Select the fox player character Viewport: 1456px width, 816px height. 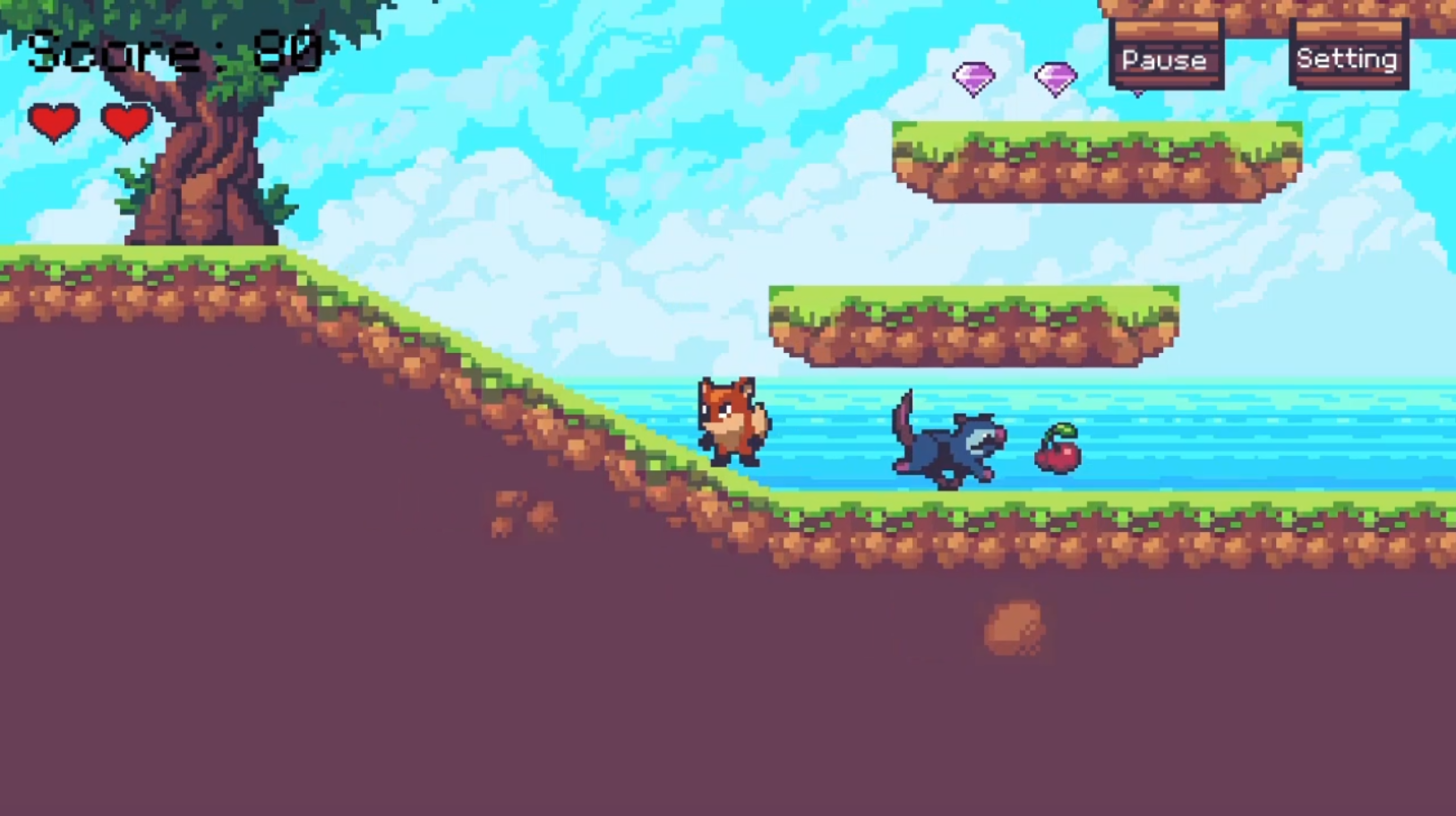pos(733,421)
